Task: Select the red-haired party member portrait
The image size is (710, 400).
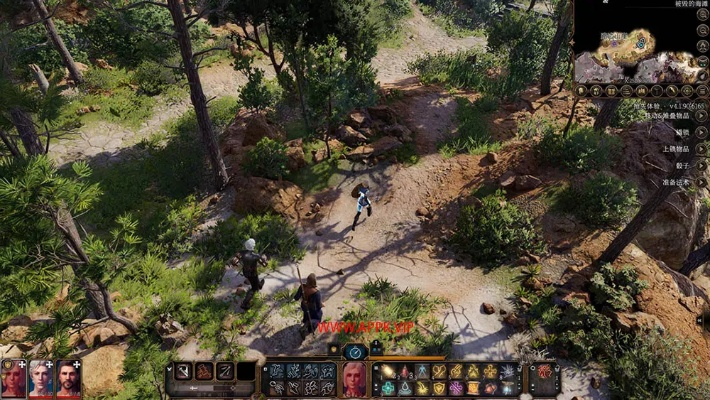Action: coord(14,379)
